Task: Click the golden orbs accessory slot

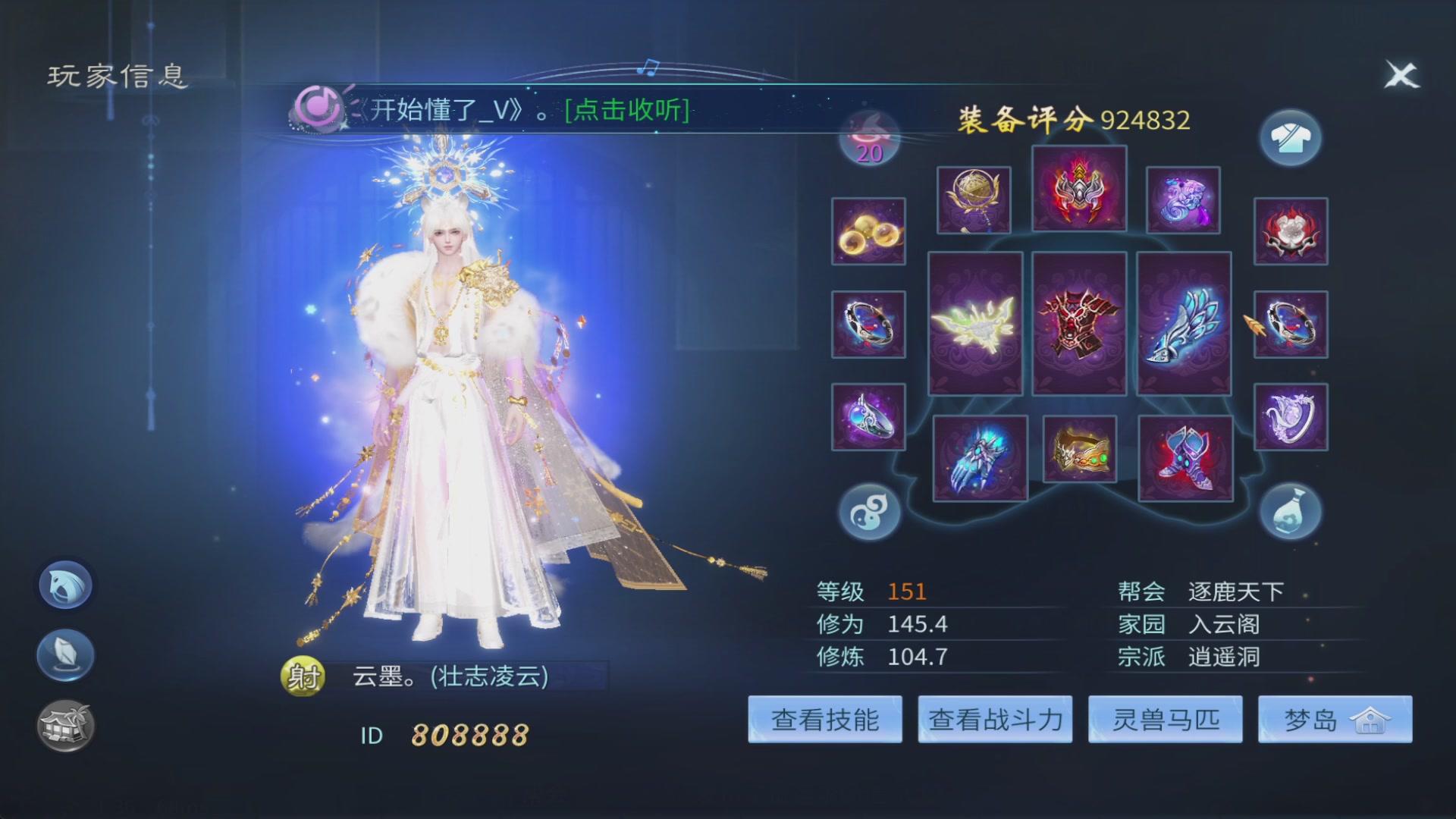Action: coord(868,231)
